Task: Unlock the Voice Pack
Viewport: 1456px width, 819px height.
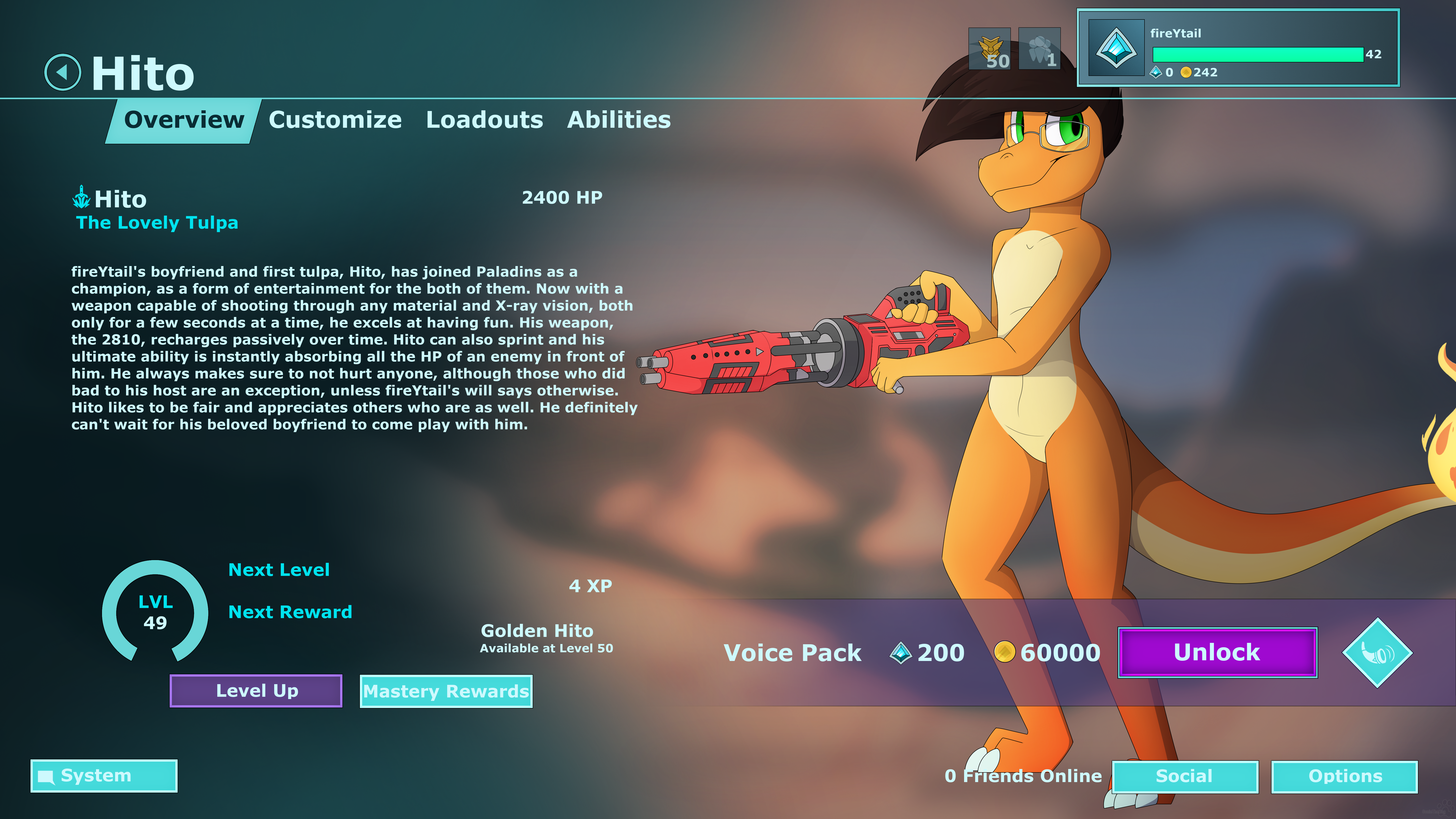Action: click(1217, 652)
